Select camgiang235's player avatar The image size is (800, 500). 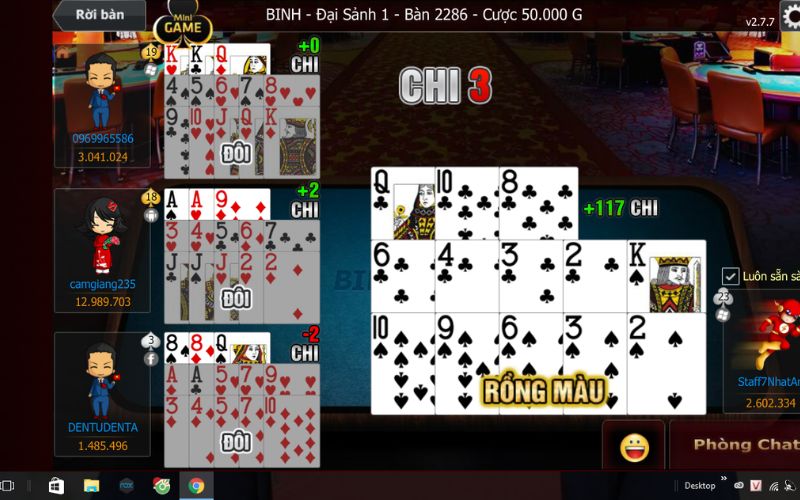[102, 236]
